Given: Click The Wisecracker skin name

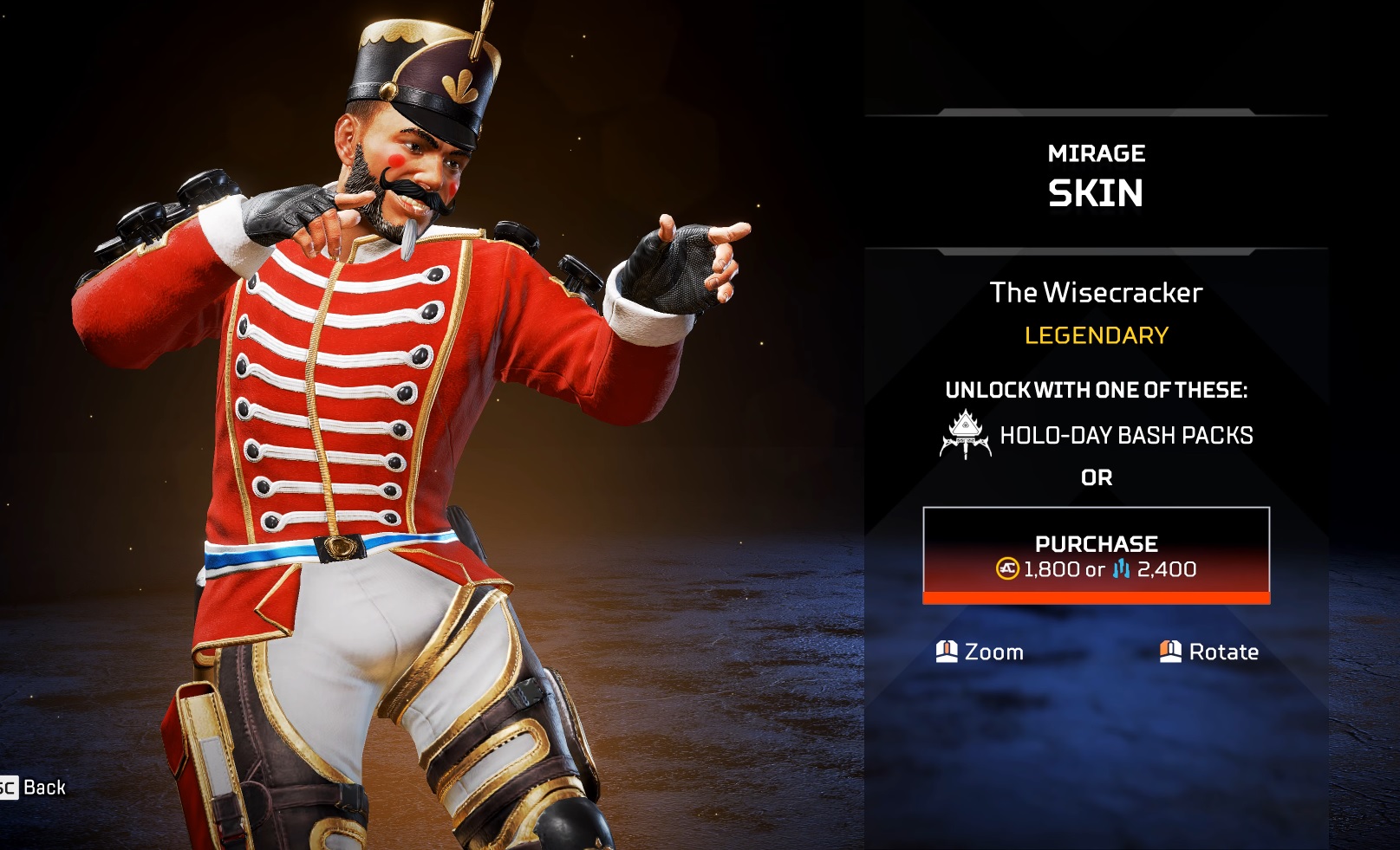Looking at the screenshot, I should click(x=1097, y=293).
